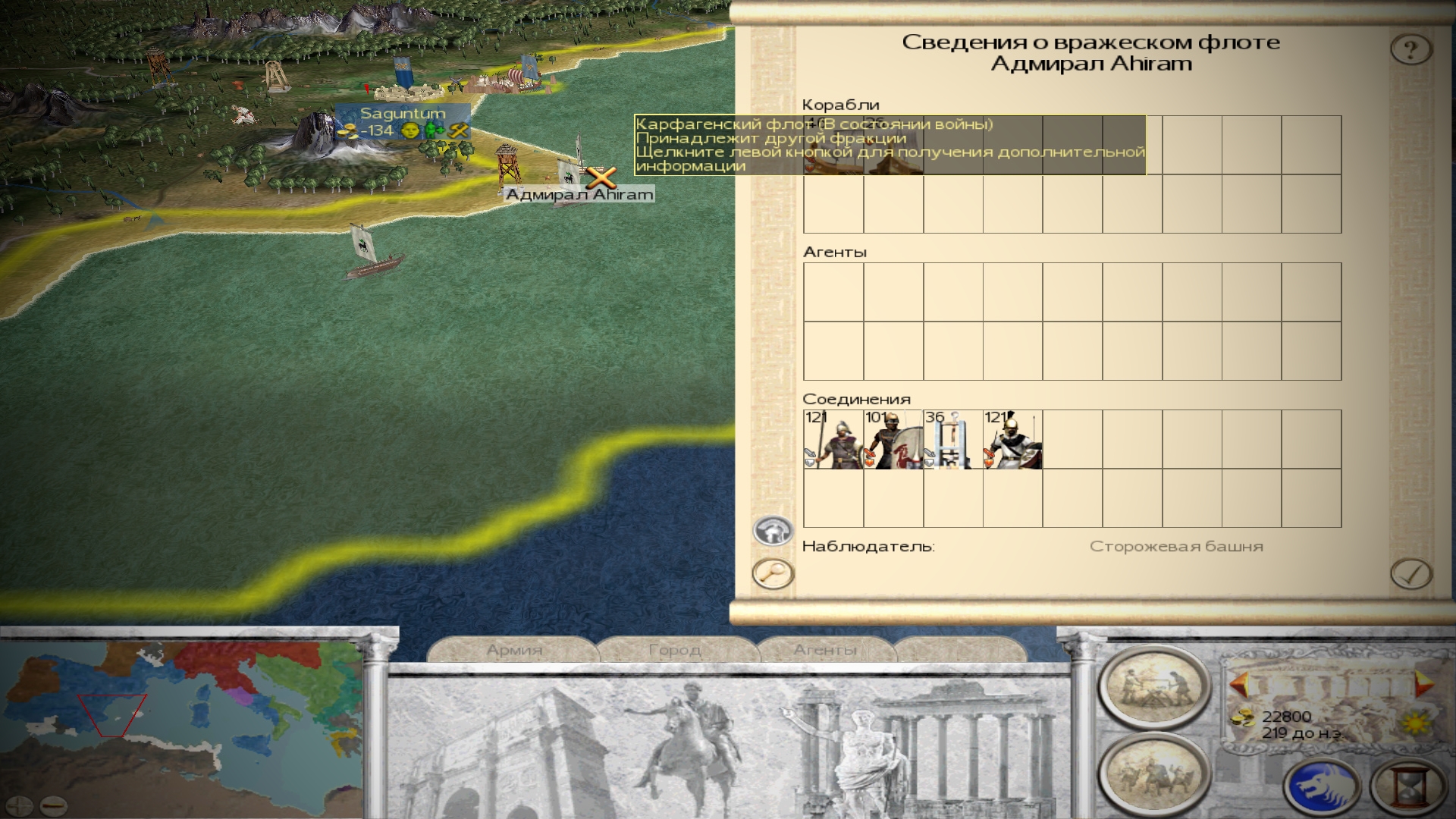Click the magnifying glass button
The height and width of the screenshot is (819, 1456).
point(773,573)
